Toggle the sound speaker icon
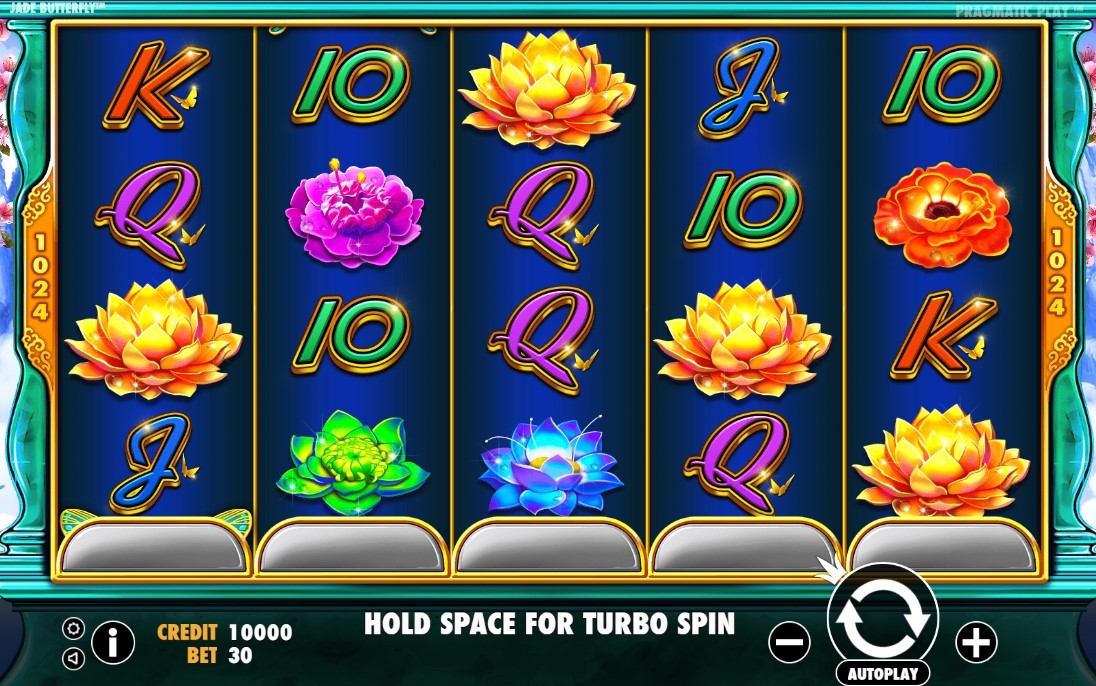Viewport: 1096px width, 686px height. click(x=73, y=658)
